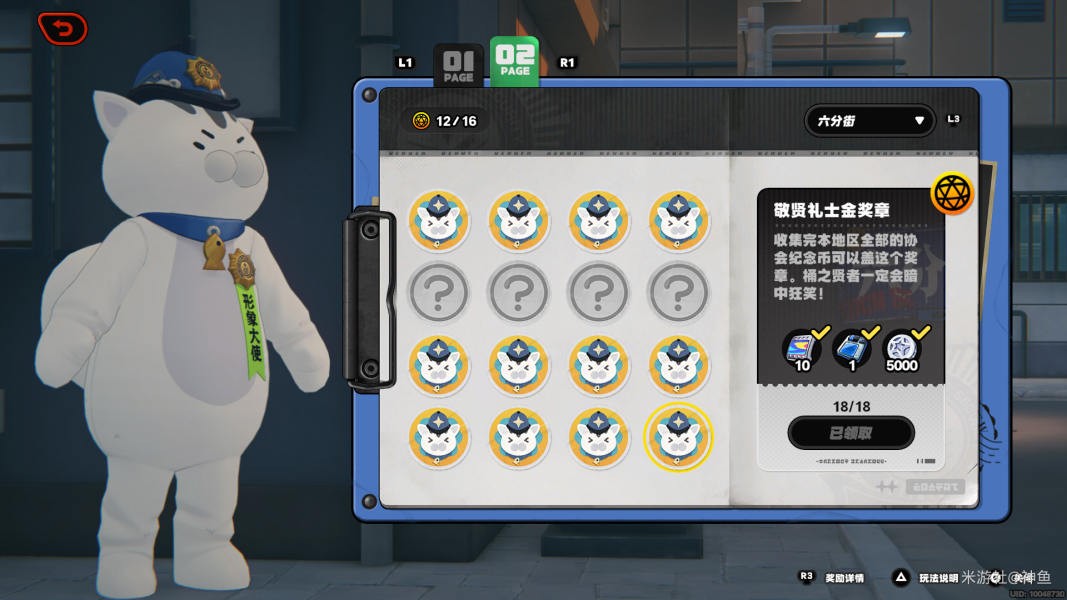
Task: Switch to the 01 page tab
Action: pos(458,65)
